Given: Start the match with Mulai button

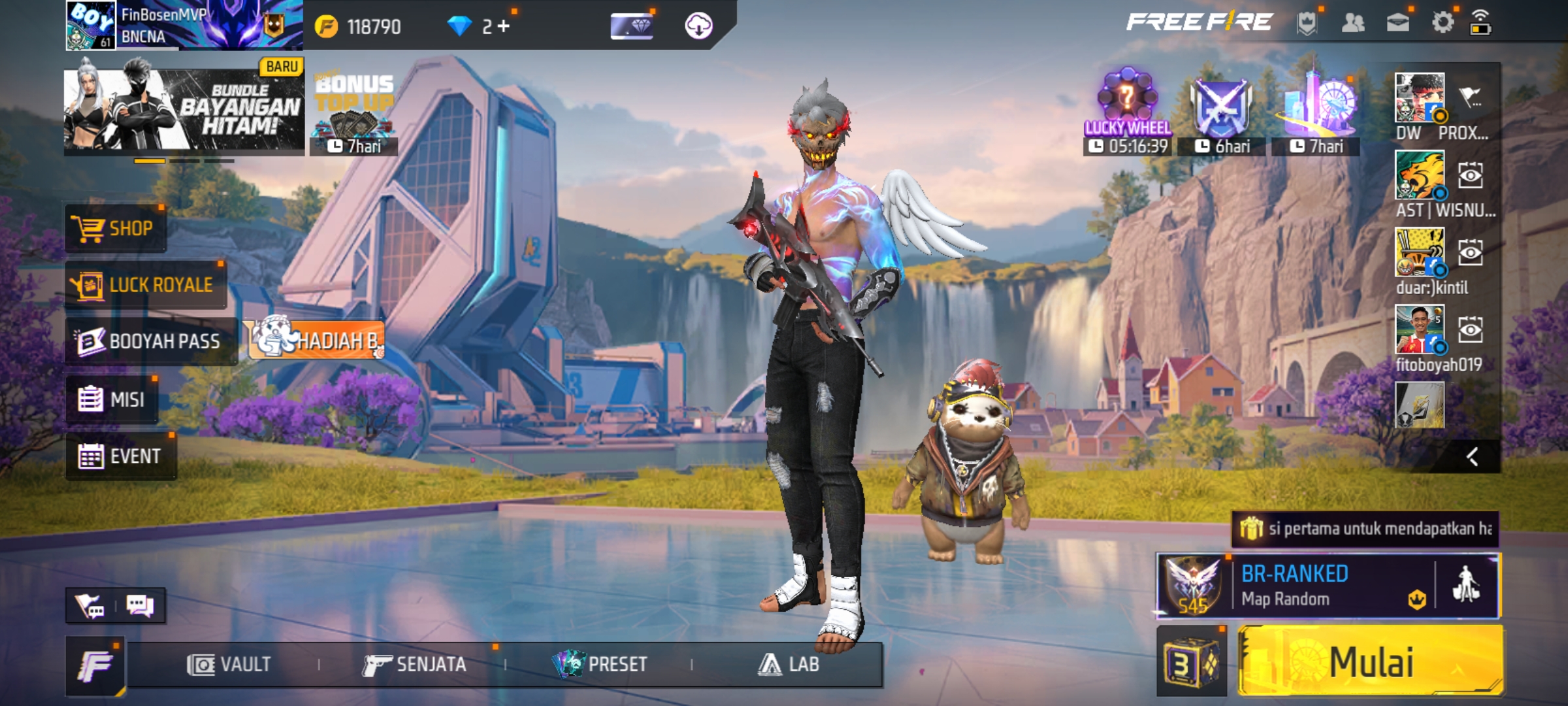Looking at the screenshot, I should coord(1371,662).
